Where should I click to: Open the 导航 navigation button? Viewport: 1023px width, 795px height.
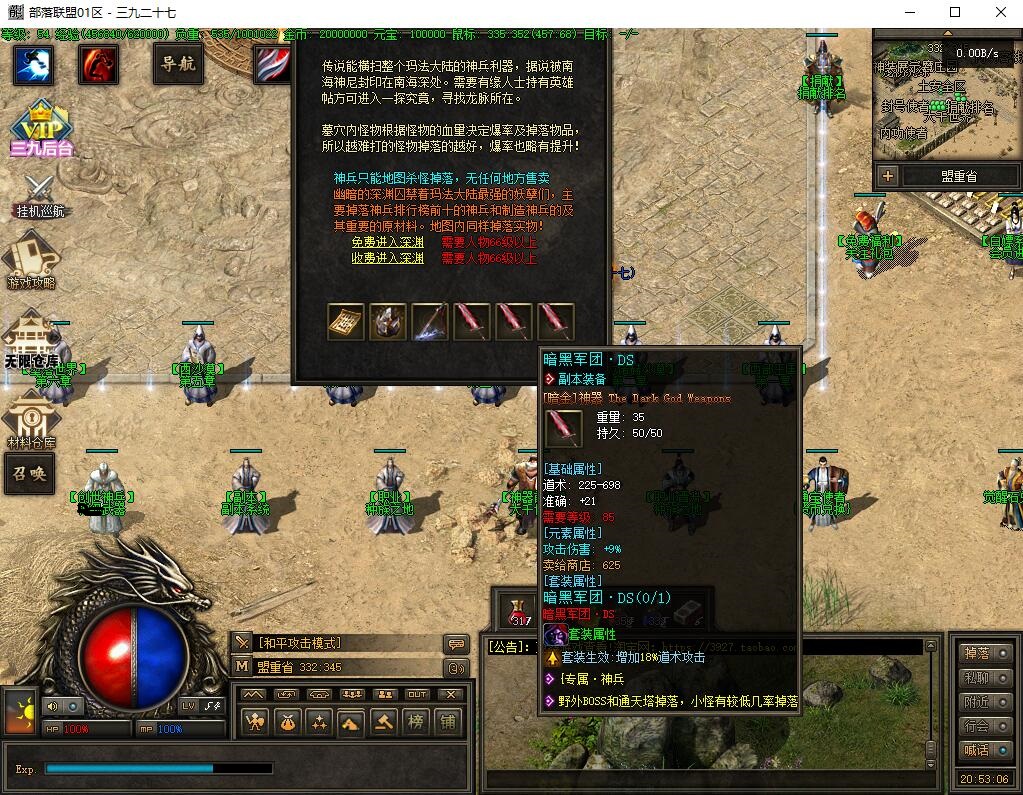(x=179, y=65)
